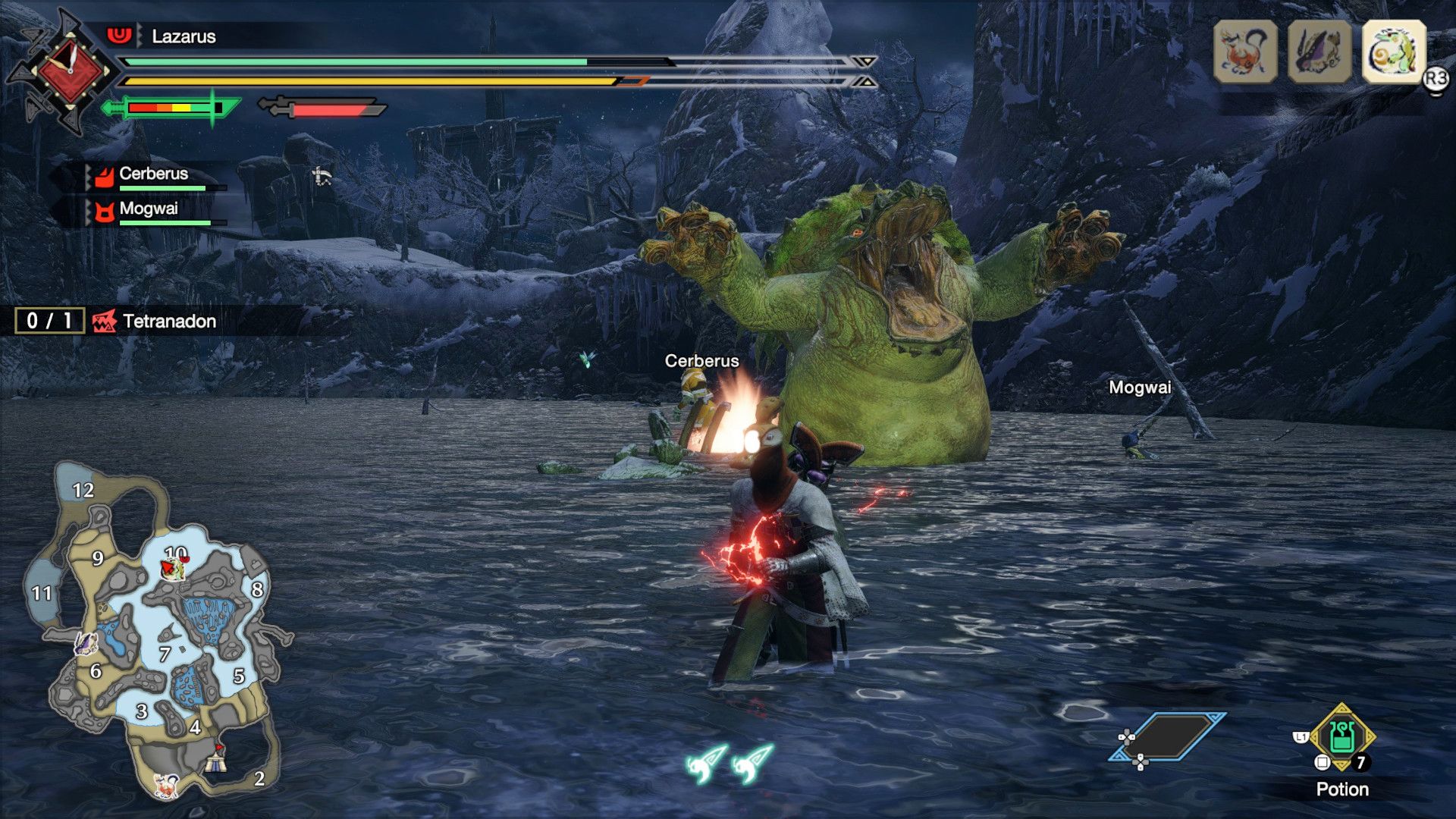Viewport: 1456px width, 819px height.
Task: Select the purple monster marker on minimap
Action: coord(86,645)
